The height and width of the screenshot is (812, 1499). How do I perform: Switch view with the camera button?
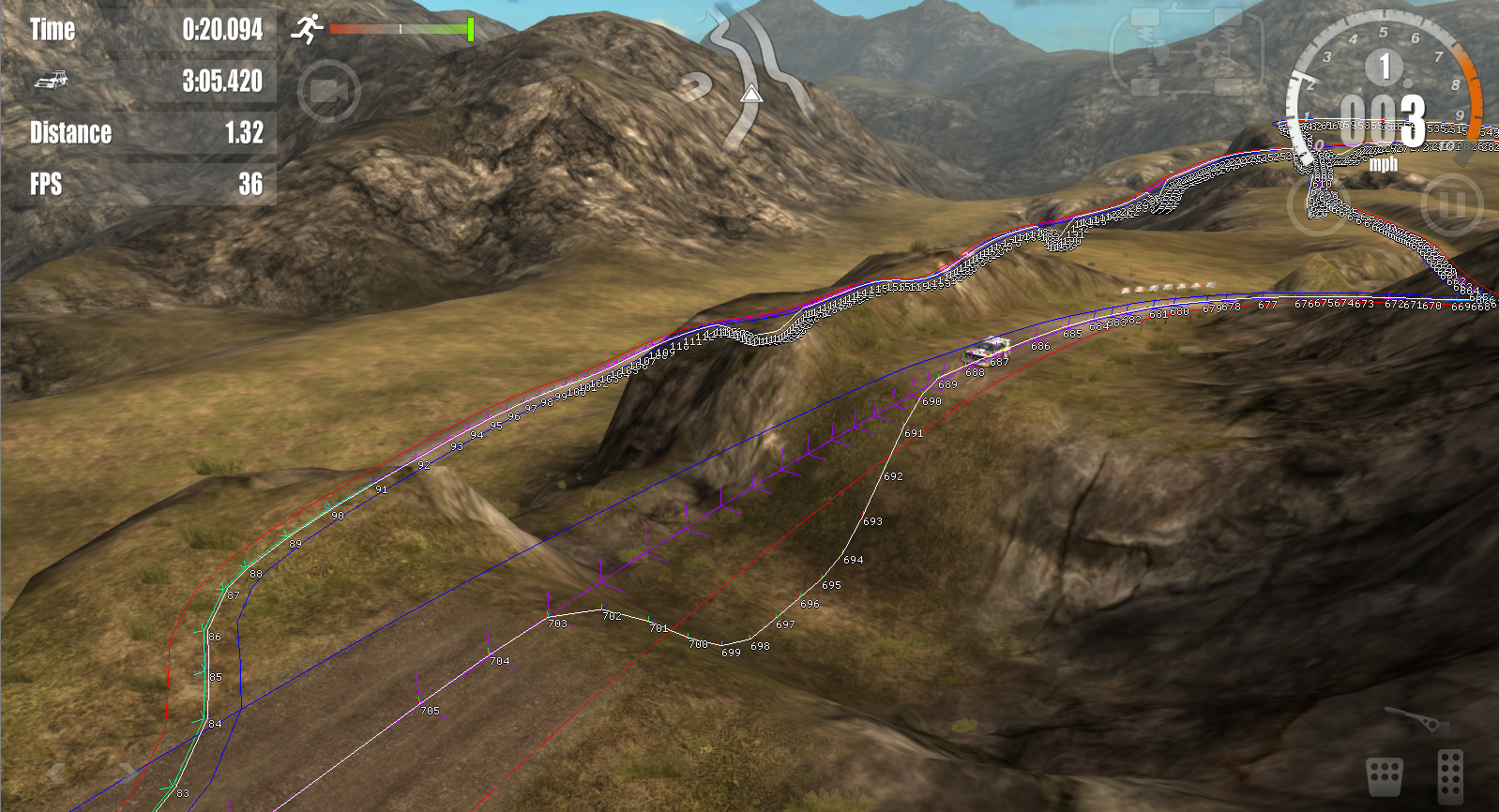click(329, 92)
